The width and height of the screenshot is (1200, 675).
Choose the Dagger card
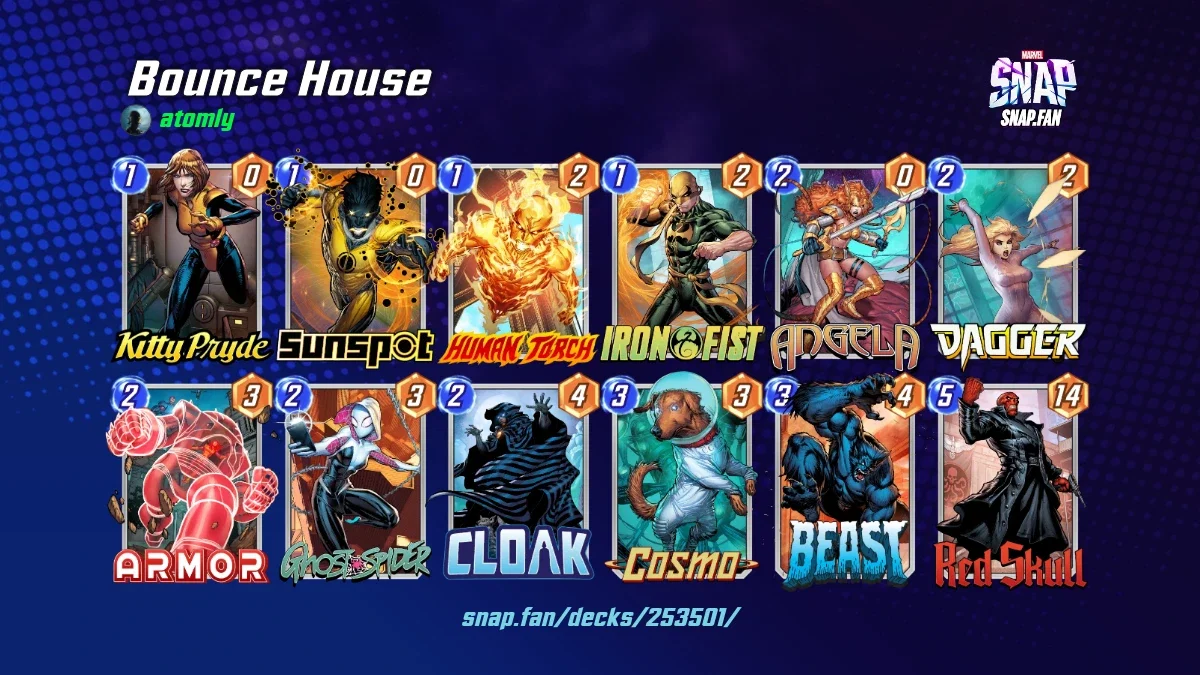point(1008,260)
